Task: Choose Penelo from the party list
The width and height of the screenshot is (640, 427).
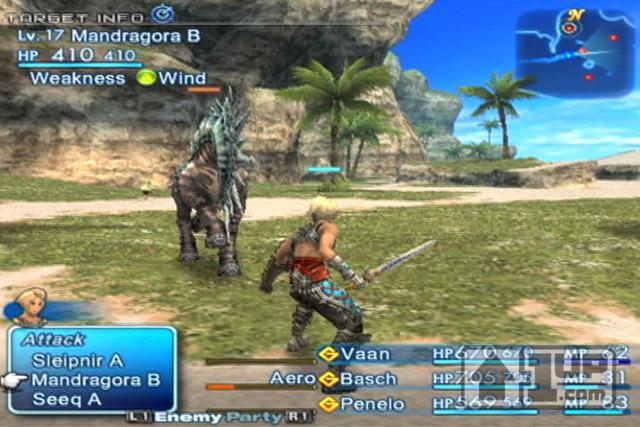Action: click(x=371, y=404)
